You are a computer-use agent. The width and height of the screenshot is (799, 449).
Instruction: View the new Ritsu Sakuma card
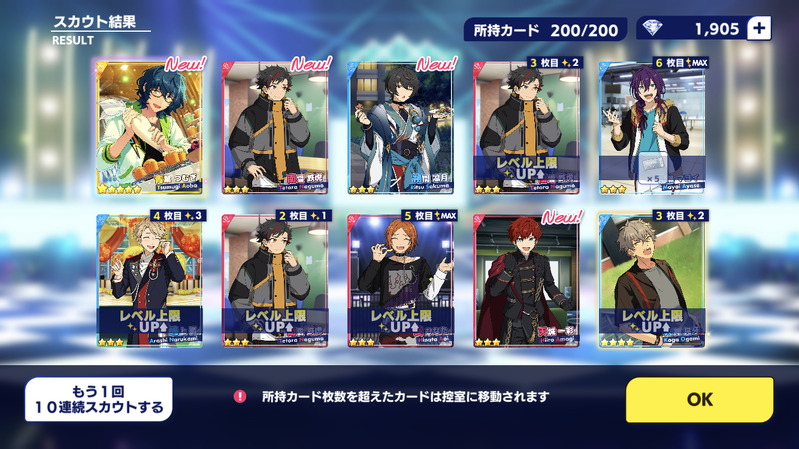tap(400, 127)
